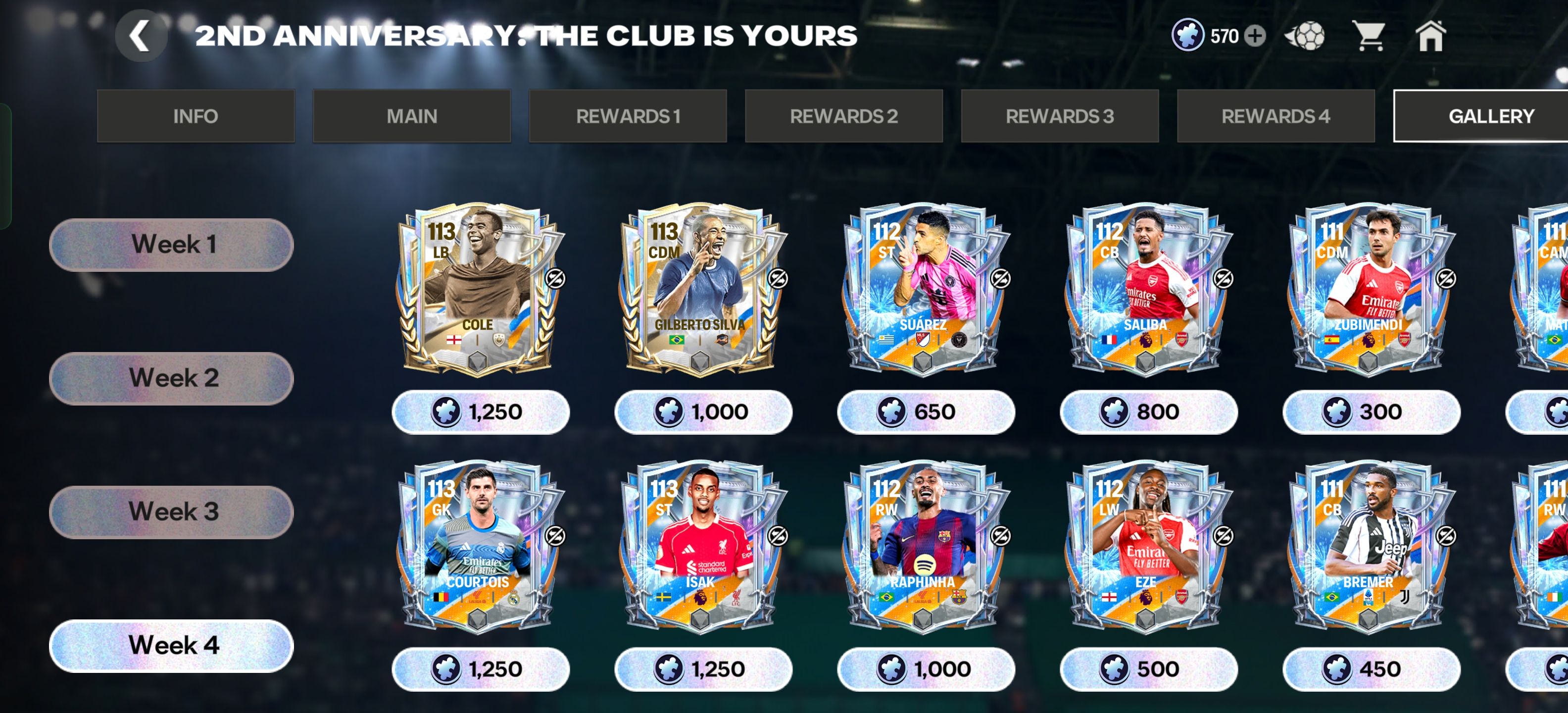Show Week 3 players
This screenshot has height=713, width=1568.
pyautogui.click(x=172, y=511)
